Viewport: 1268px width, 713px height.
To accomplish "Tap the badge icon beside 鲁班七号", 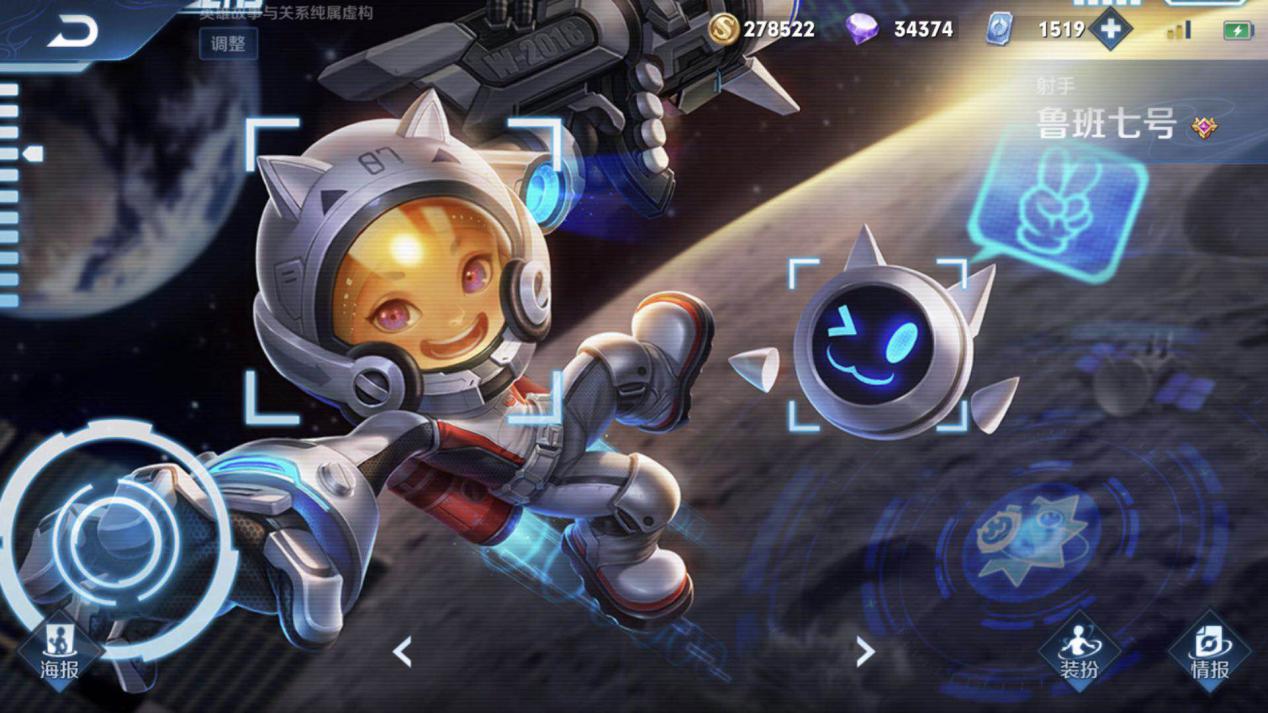I will coord(1205,127).
